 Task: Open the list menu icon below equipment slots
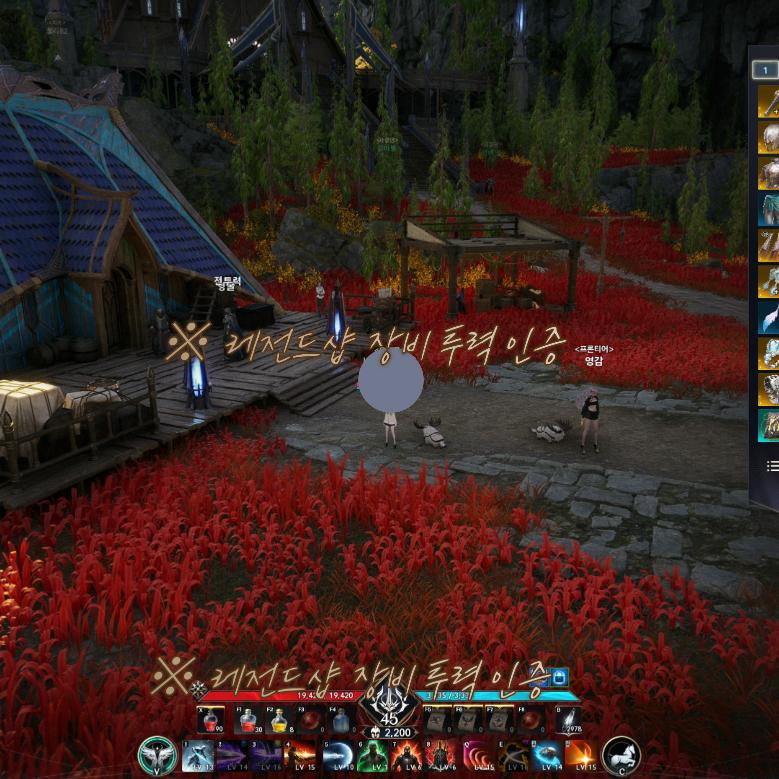tap(772, 466)
